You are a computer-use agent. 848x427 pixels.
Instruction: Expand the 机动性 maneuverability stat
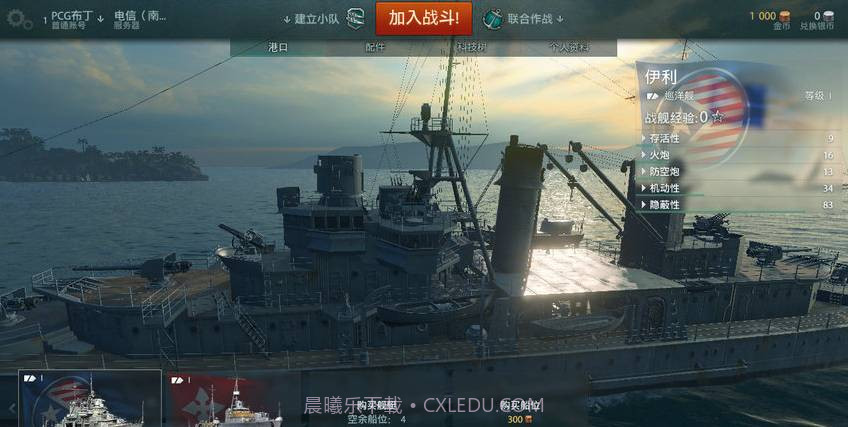(664, 188)
